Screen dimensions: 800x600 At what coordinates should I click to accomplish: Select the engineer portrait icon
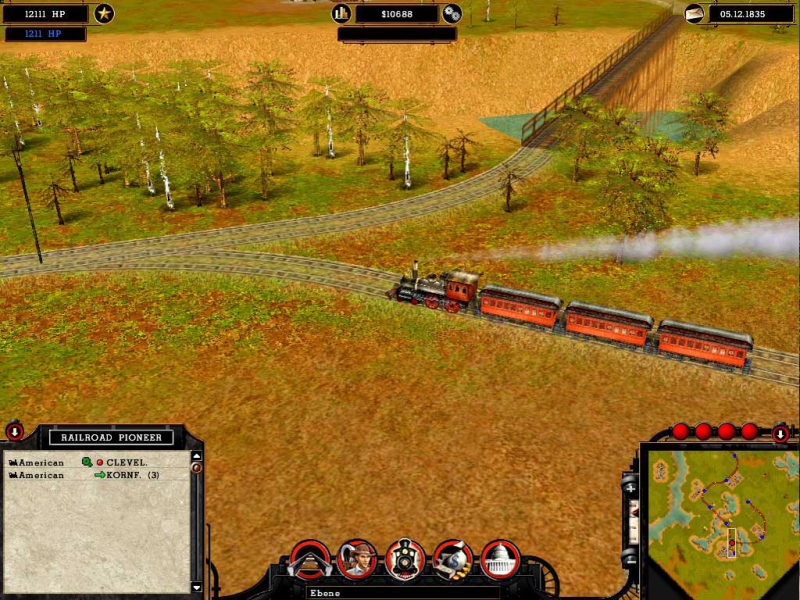click(x=357, y=560)
